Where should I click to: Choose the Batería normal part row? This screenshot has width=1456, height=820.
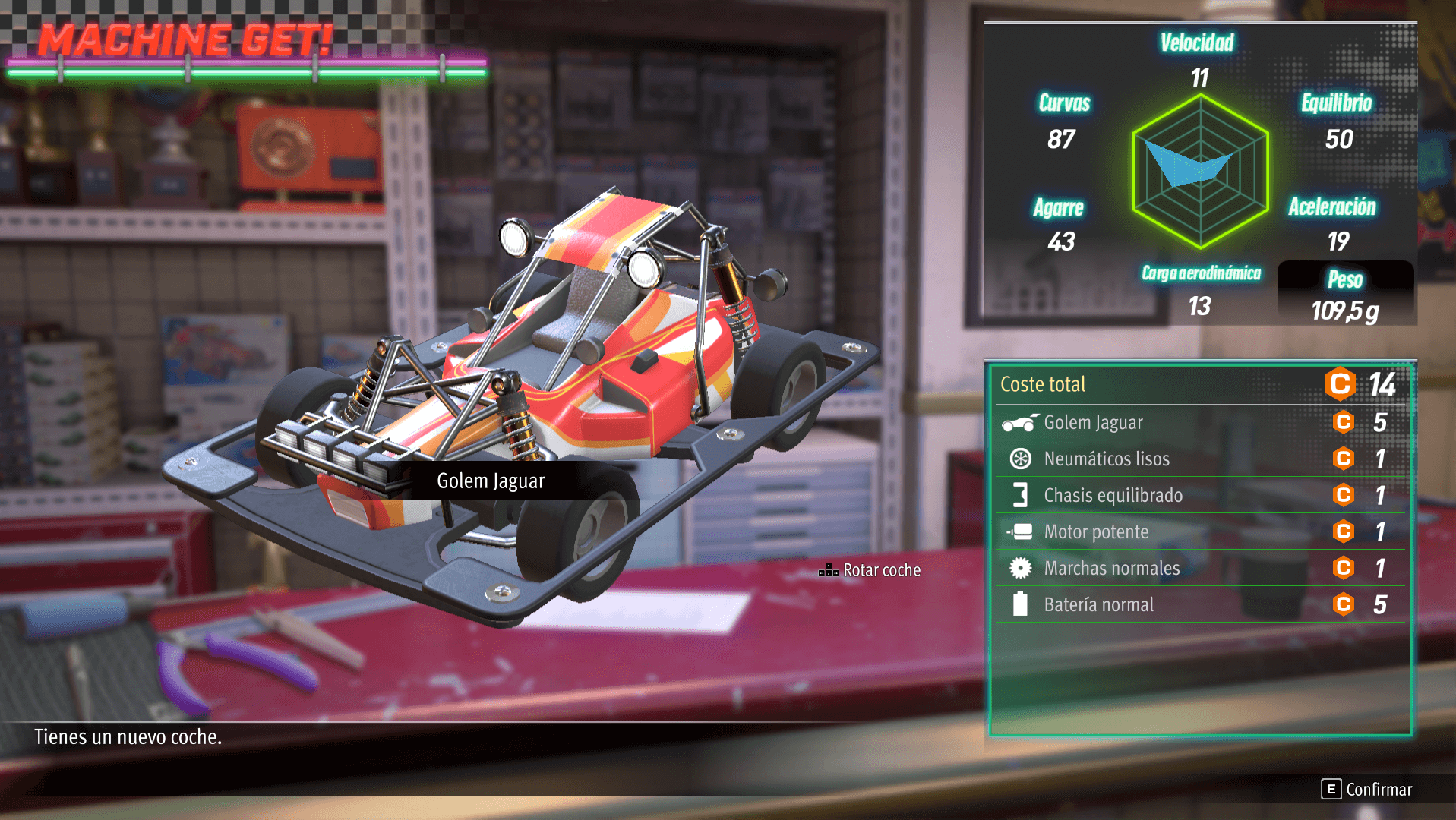click(x=1200, y=605)
